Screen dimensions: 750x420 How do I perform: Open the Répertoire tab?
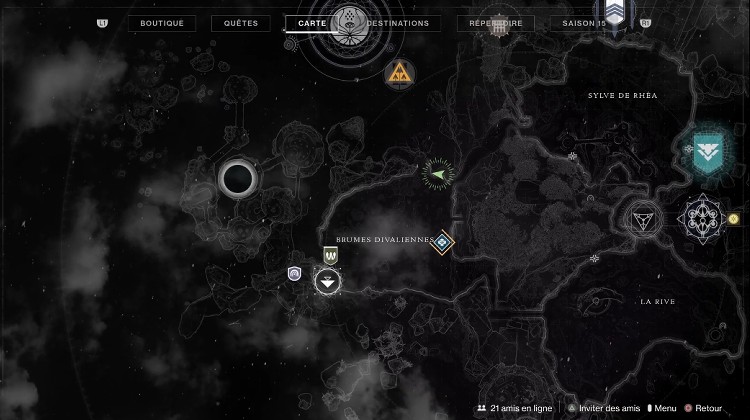(494, 23)
